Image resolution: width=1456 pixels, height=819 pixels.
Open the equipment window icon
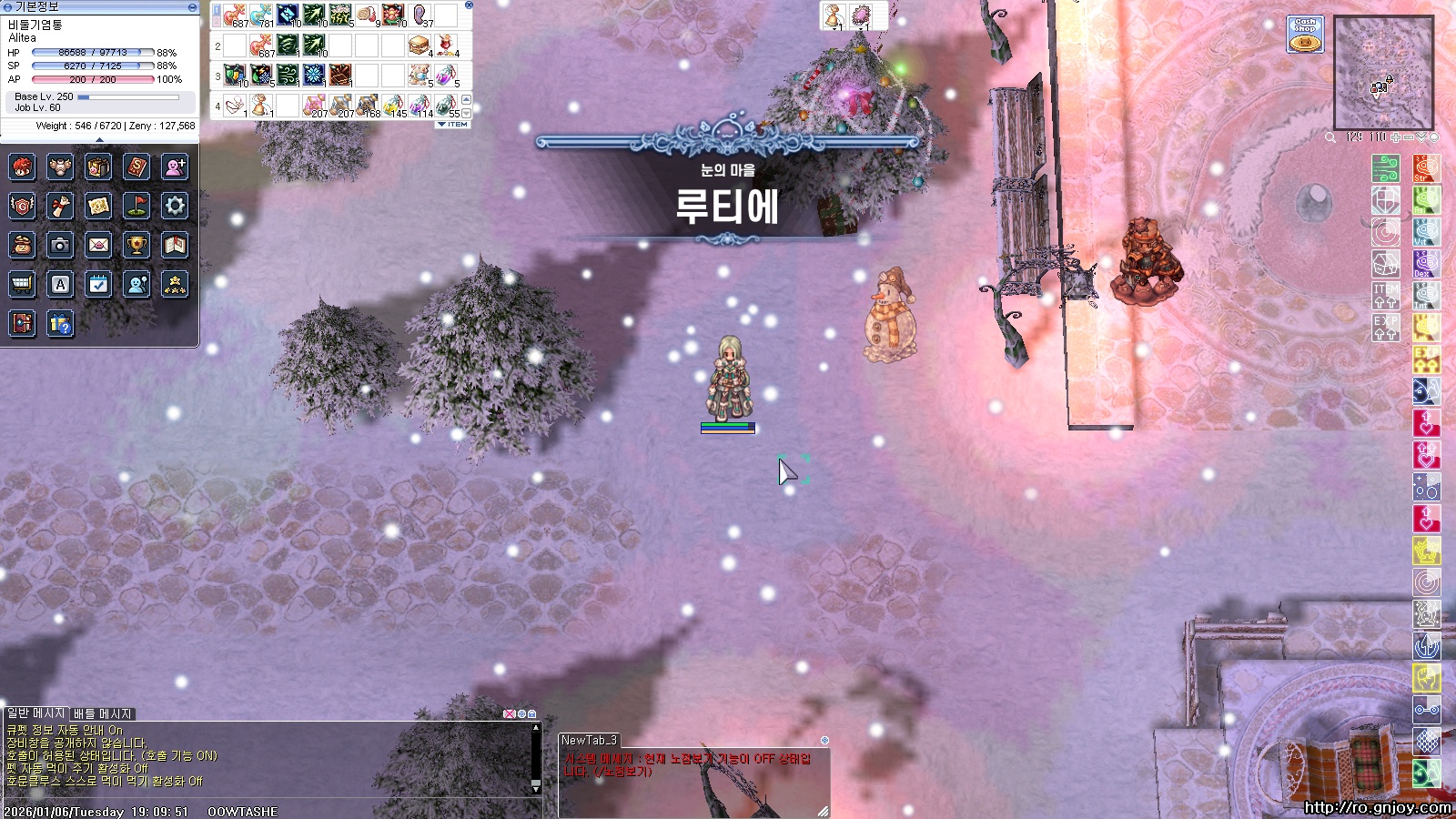coord(60,167)
